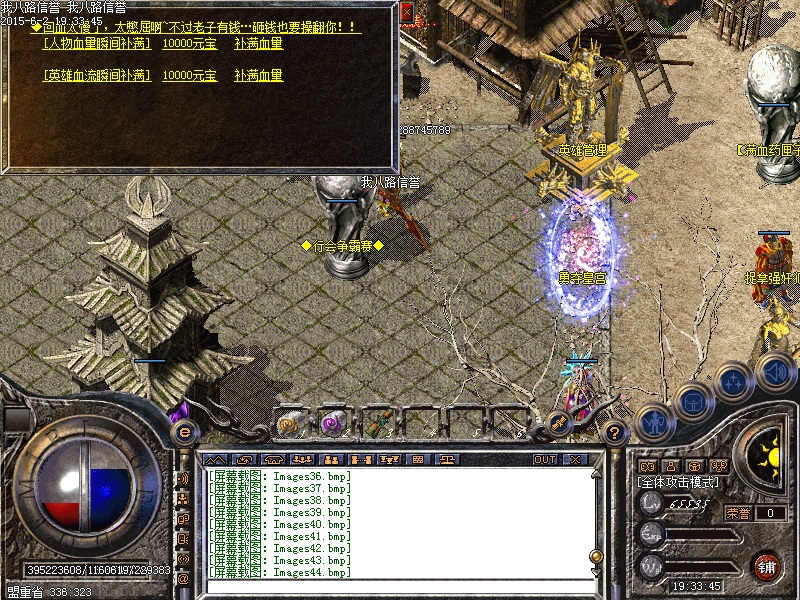Screen dimensions: 800x600
Task: Close the NPC dialogue window
Action: (x=407, y=13)
